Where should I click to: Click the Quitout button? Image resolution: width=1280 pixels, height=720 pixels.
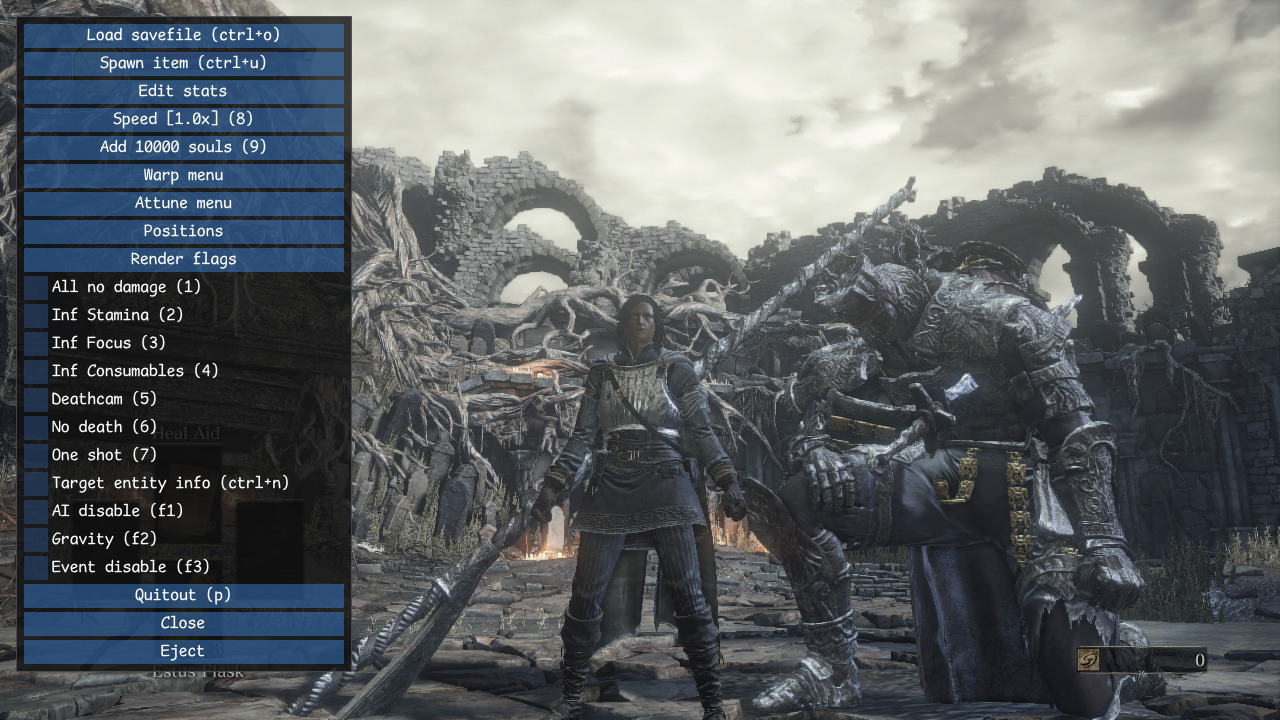pos(183,595)
